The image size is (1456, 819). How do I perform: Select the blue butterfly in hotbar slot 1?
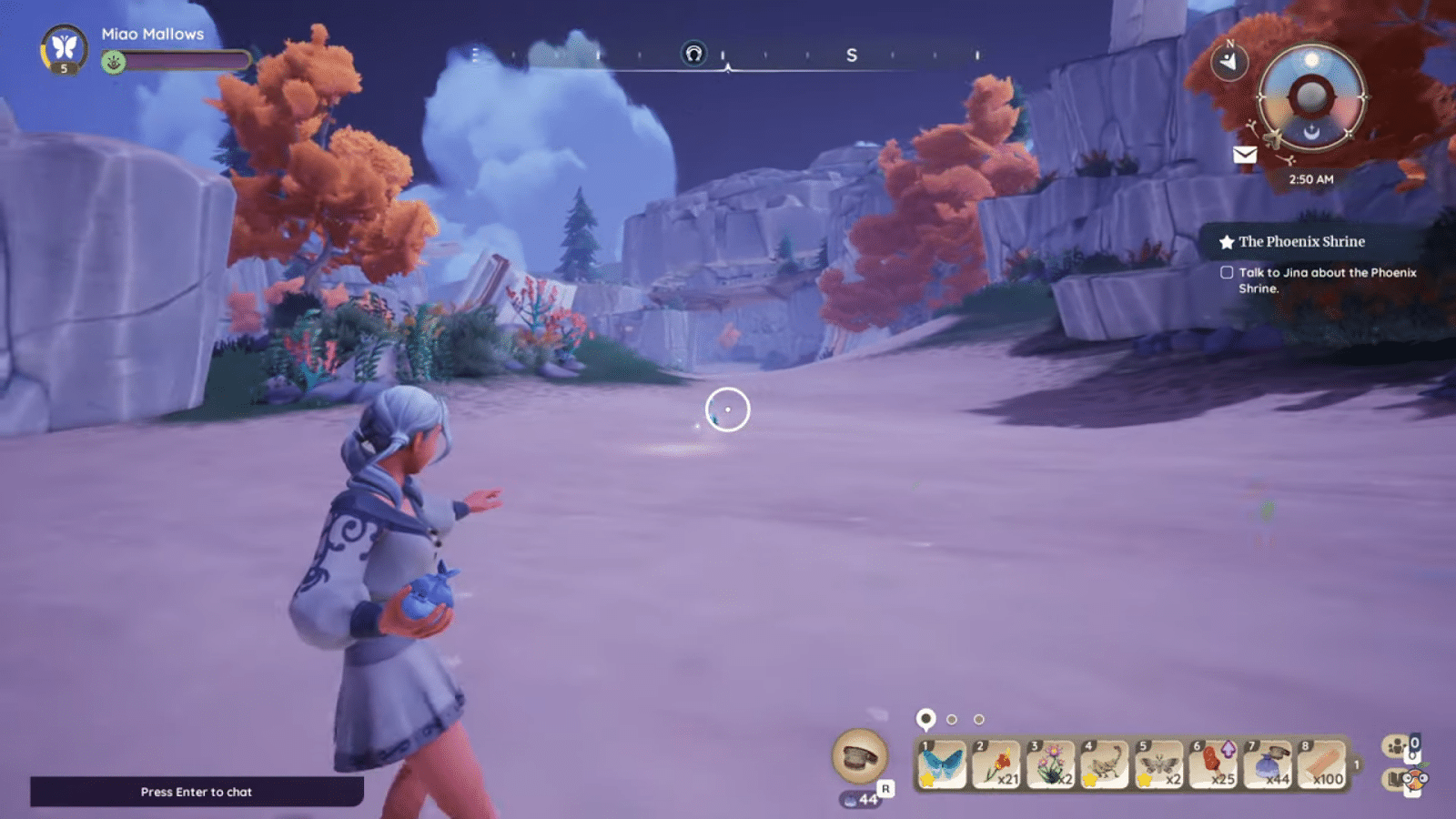point(942,764)
